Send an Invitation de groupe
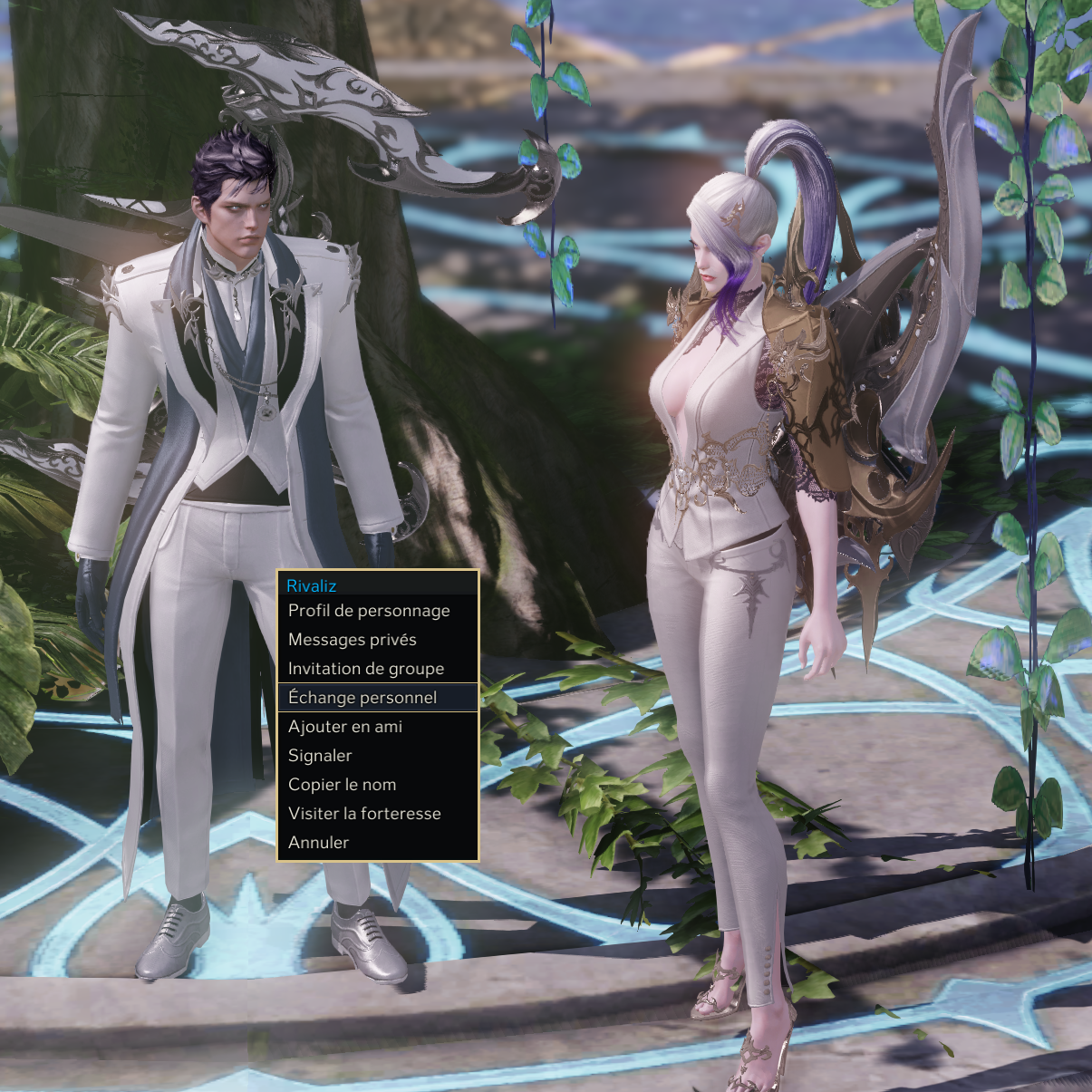Screen dimensions: 1092x1092 (366, 669)
